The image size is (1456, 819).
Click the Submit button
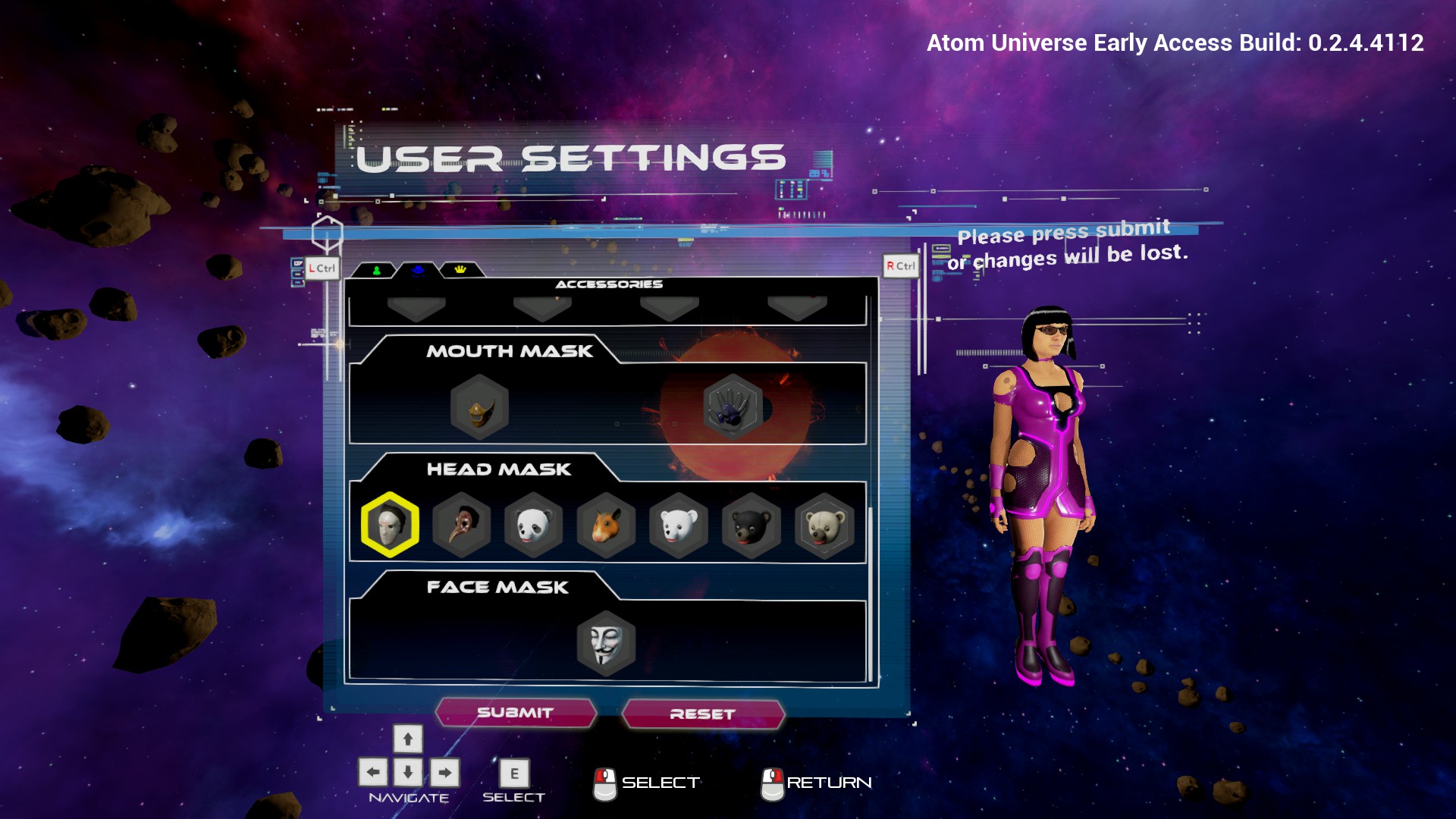coord(516,713)
